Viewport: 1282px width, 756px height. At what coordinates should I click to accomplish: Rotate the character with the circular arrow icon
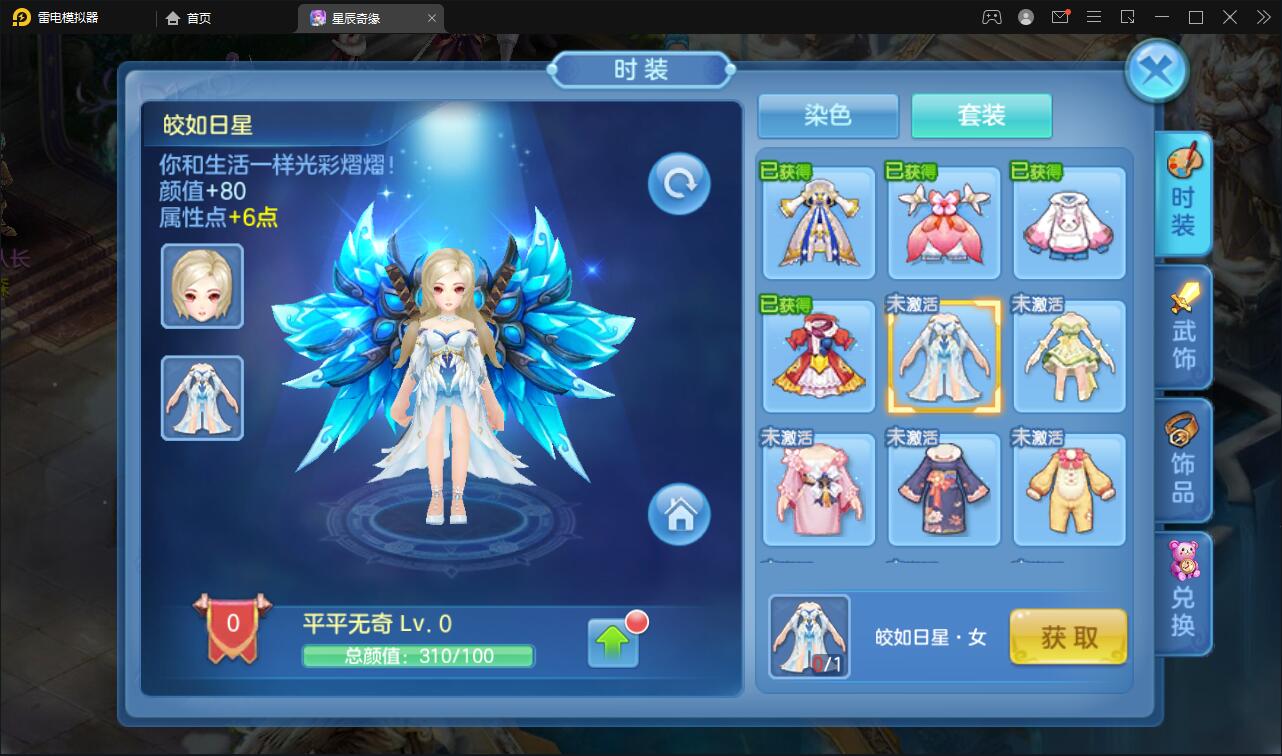pos(678,183)
